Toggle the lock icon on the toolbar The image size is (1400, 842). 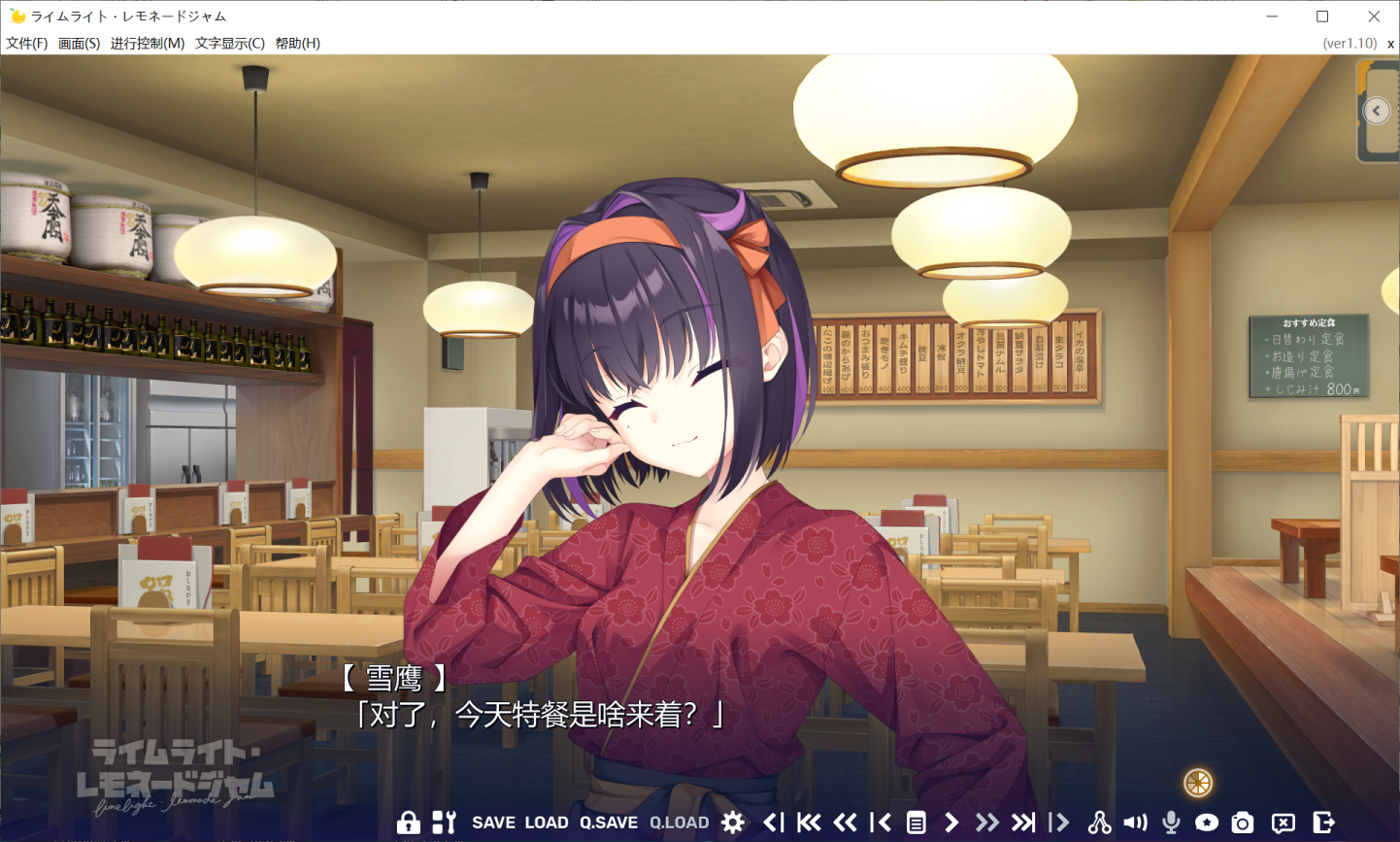tap(410, 823)
